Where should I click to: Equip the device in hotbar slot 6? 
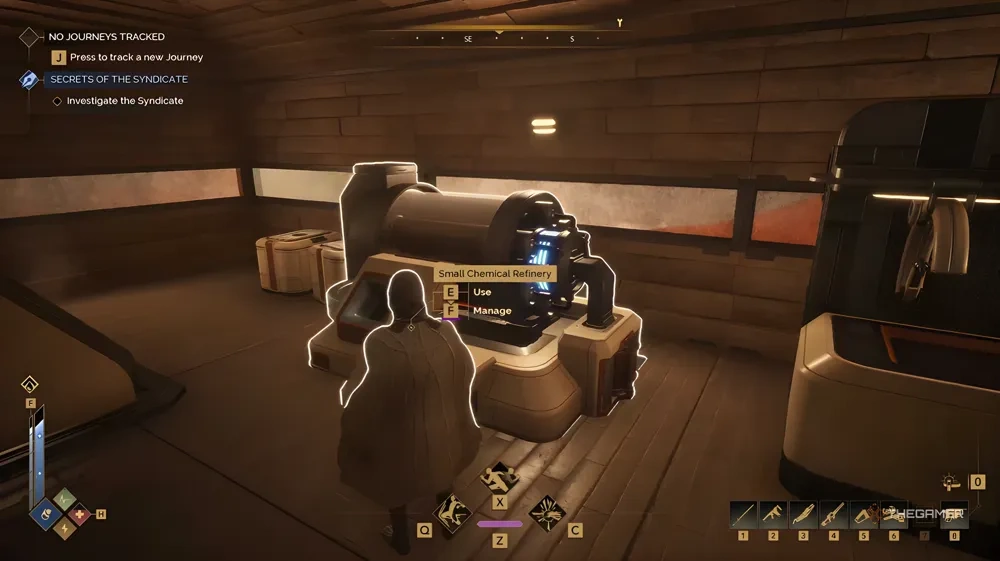click(x=893, y=514)
